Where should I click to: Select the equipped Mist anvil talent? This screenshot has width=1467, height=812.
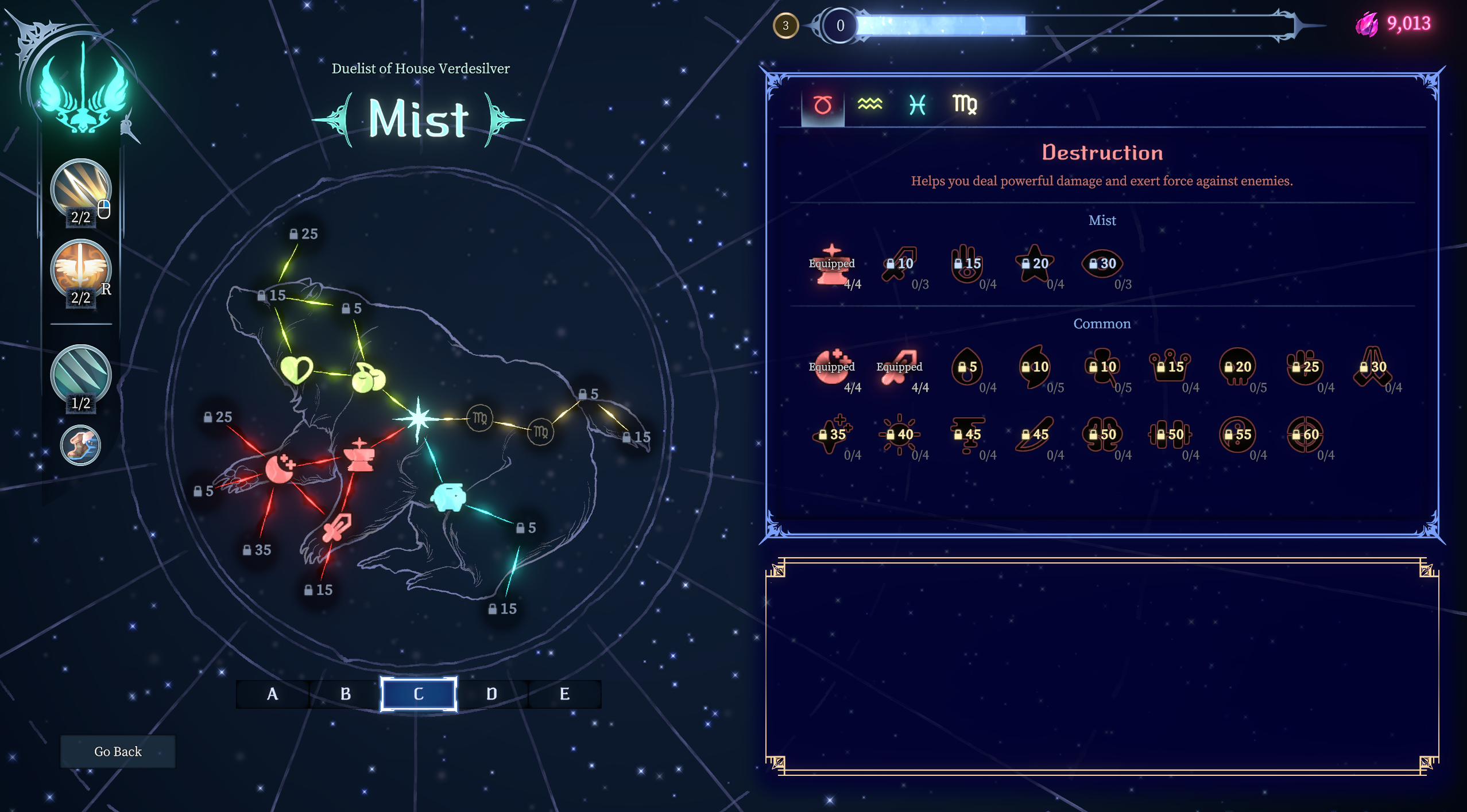click(831, 265)
